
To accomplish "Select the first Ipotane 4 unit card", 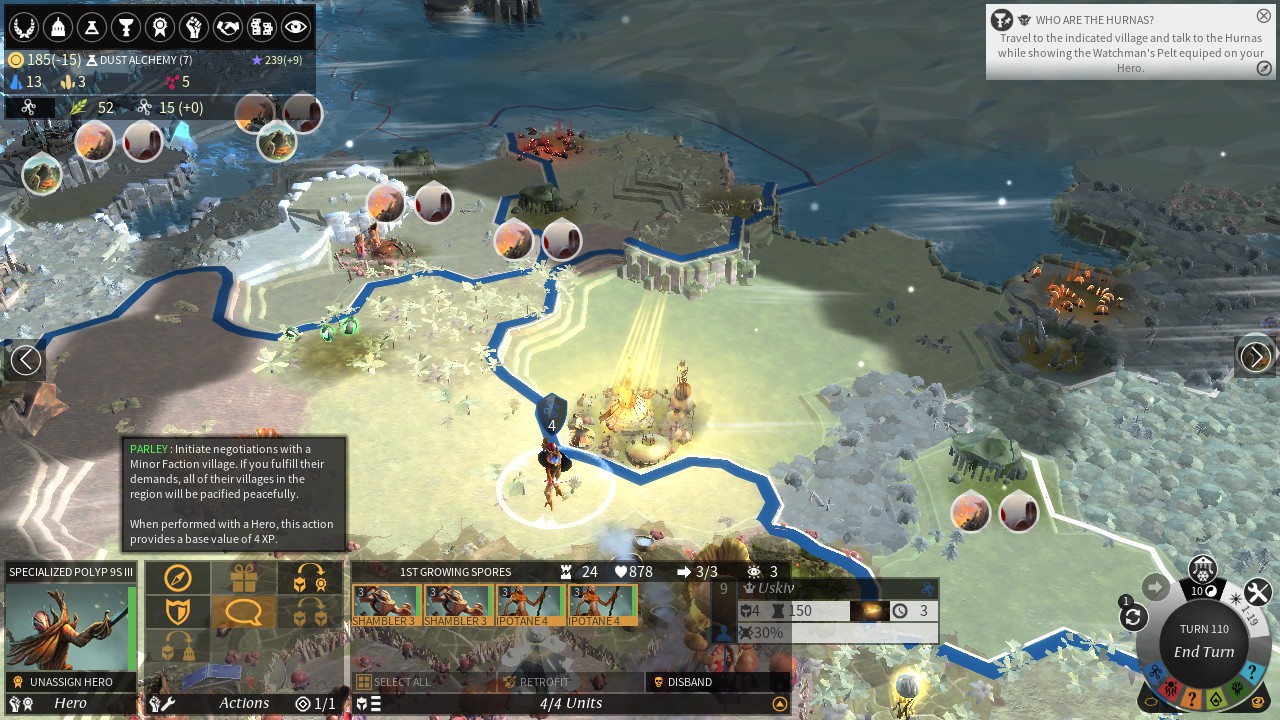I will 530,604.
